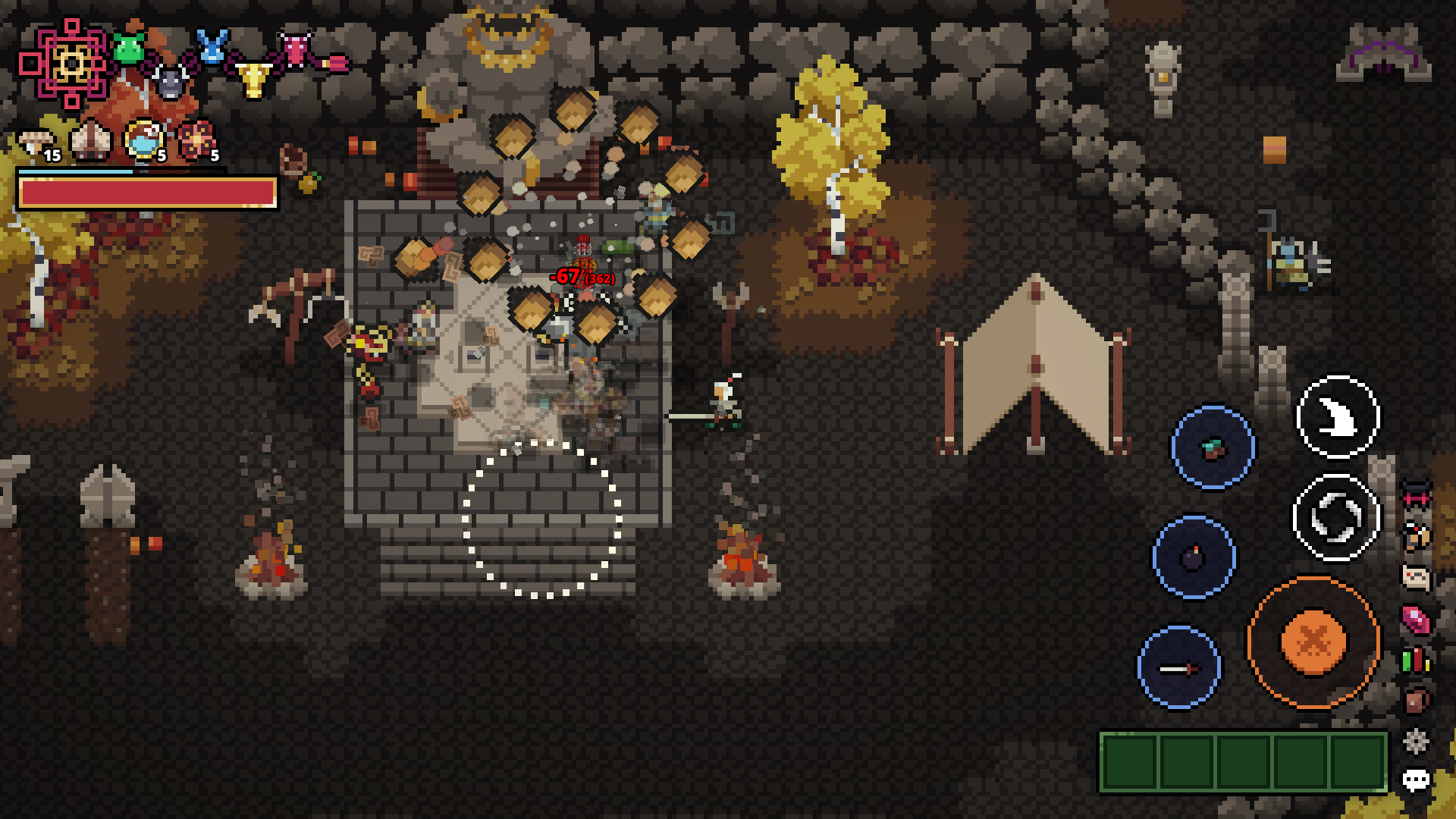Select the blue rabbit companion portrait
This screenshot has width=1456, height=819.
pos(211,47)
